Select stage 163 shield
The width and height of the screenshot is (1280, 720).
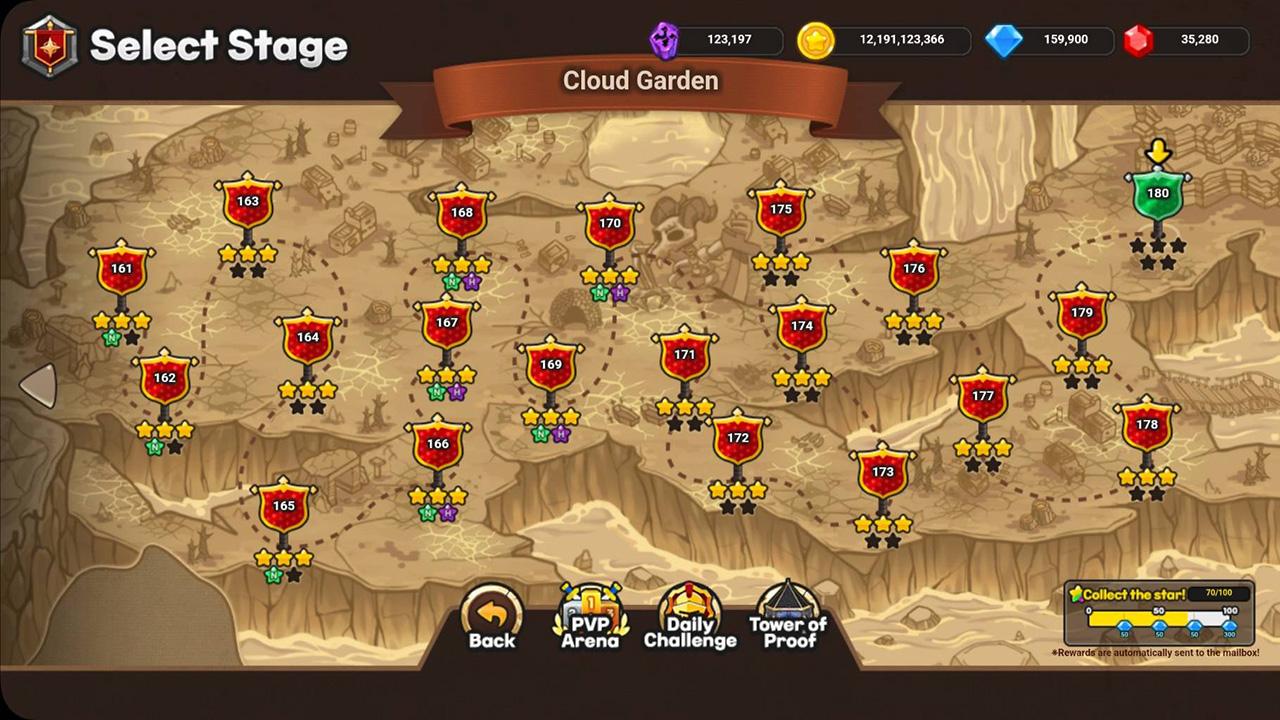click(x=248, y=203)
